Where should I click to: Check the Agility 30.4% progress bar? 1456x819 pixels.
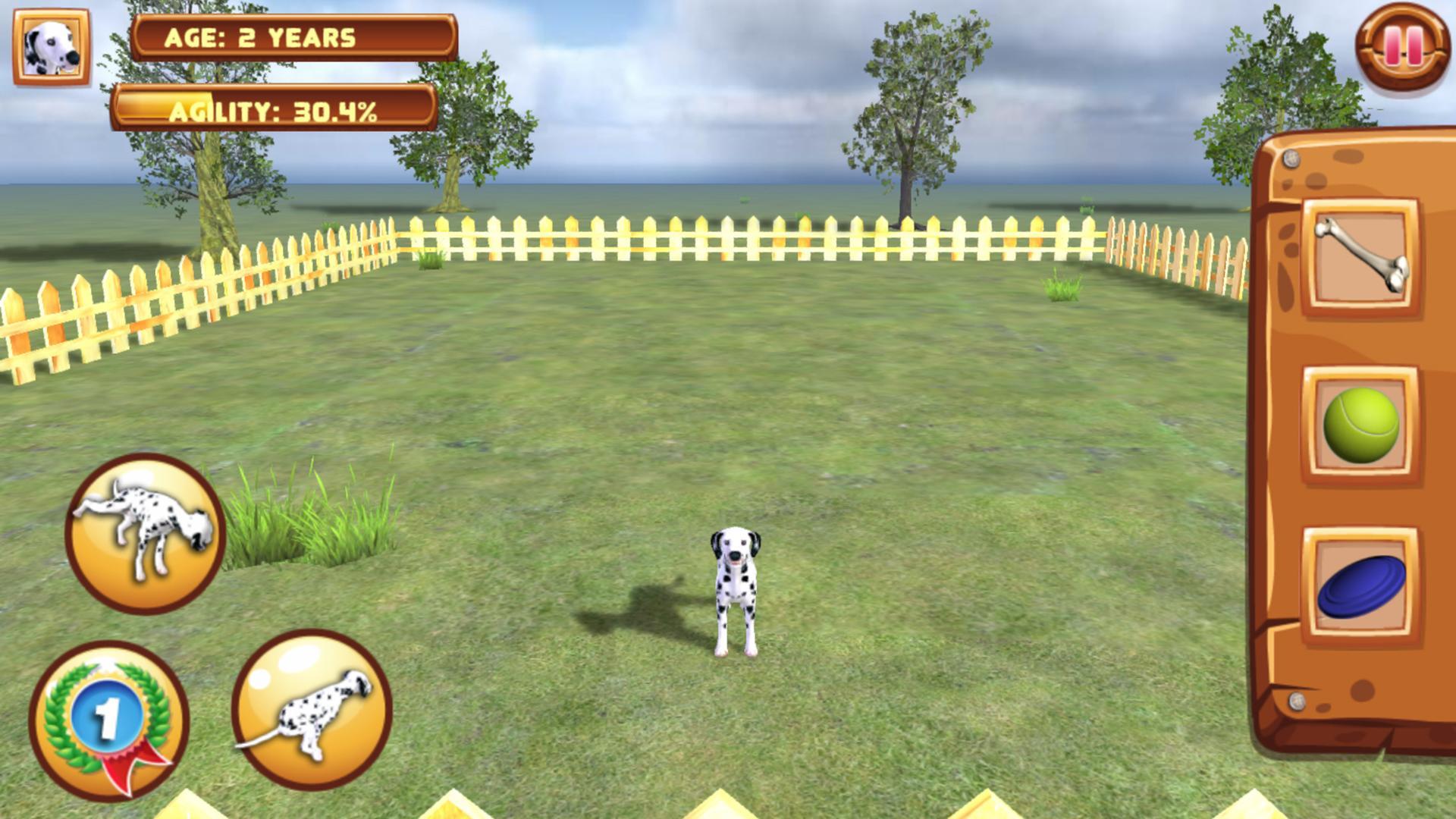(x=275, y=112)
